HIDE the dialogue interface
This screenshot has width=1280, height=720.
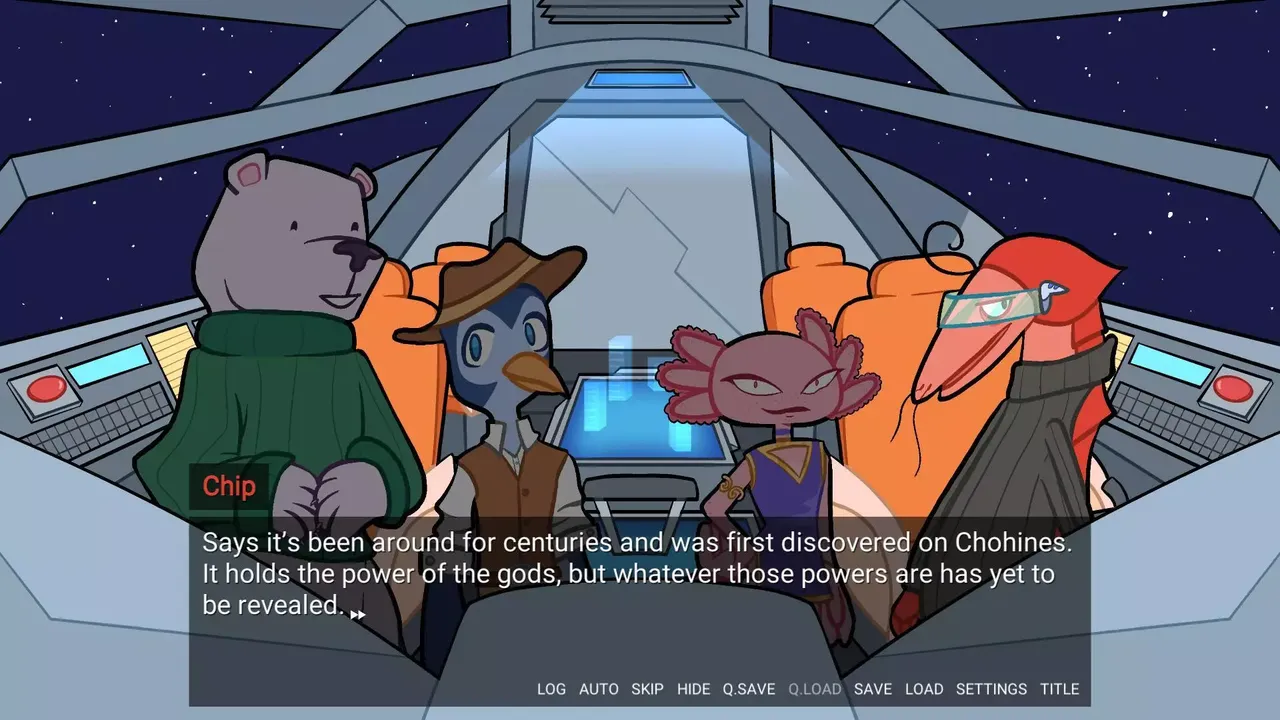[695, 689]
